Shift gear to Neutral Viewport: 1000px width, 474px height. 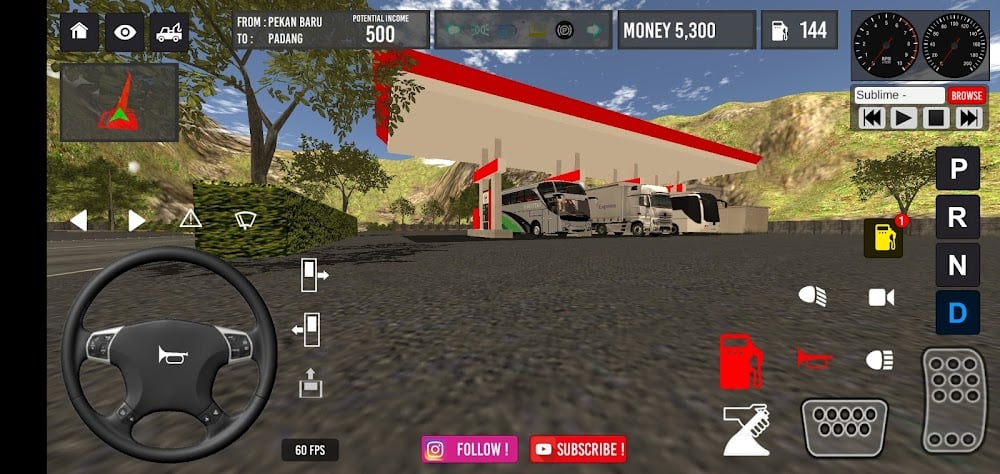tap(957, 265)
